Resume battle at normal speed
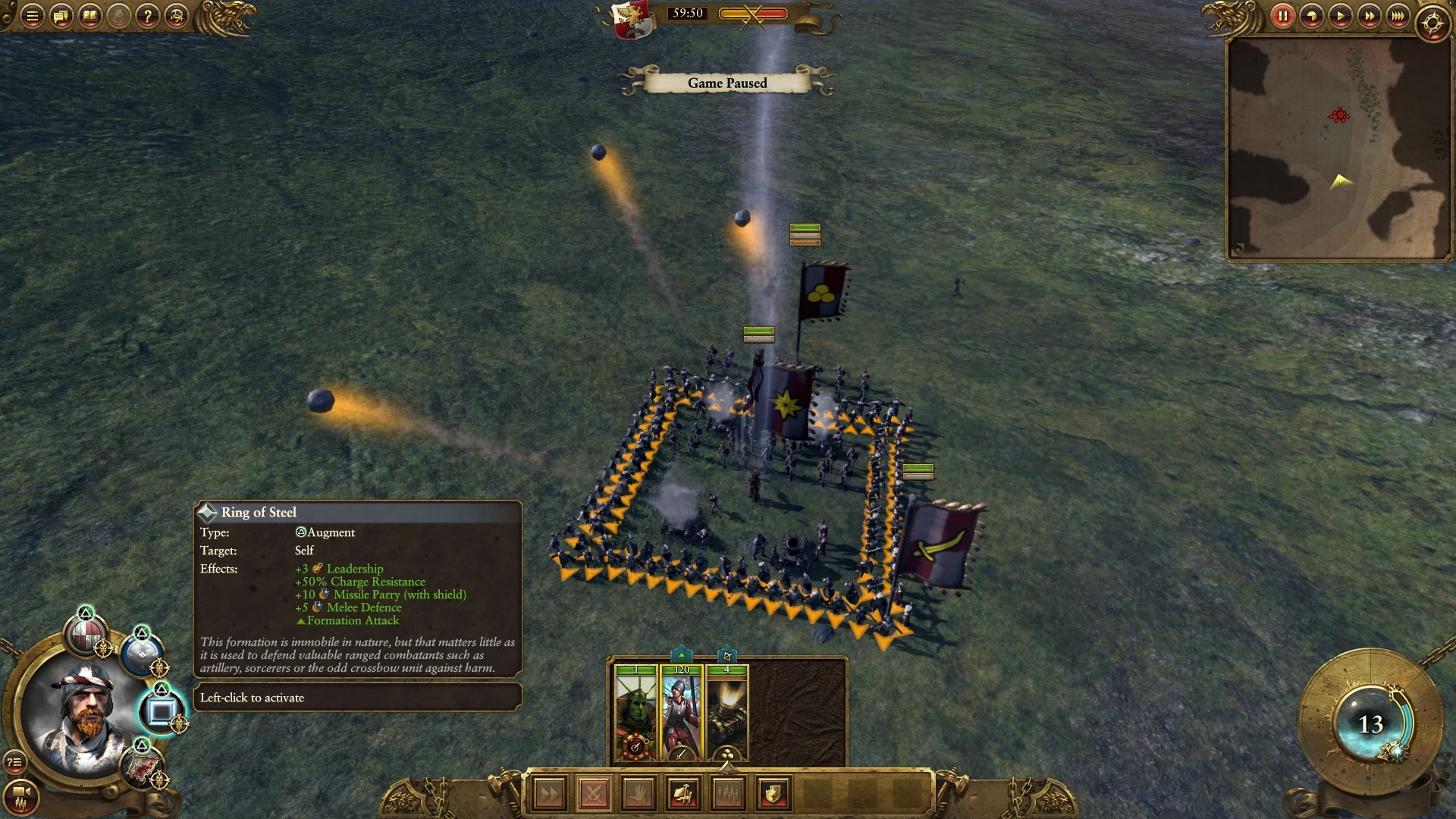 pyautogui.click(x=1340, y=16)
